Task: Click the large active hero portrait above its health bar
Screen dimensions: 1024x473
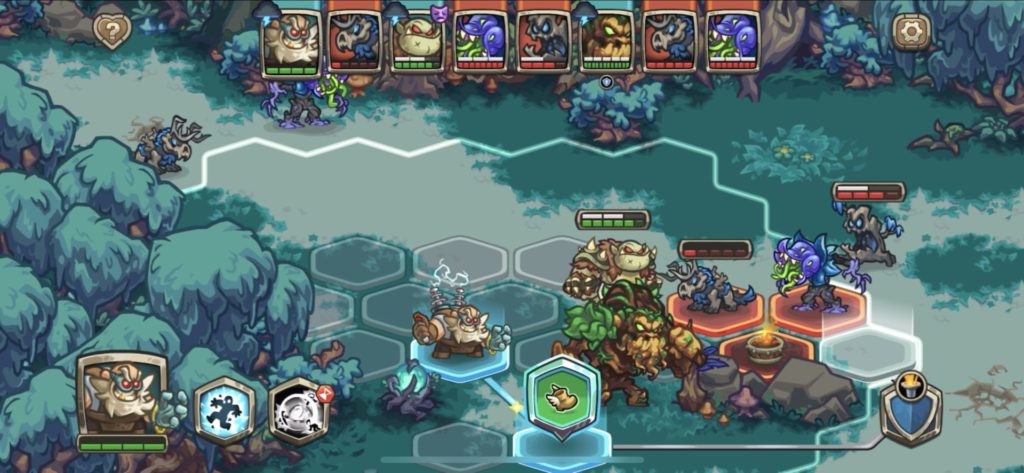Action: pos(120,395)
